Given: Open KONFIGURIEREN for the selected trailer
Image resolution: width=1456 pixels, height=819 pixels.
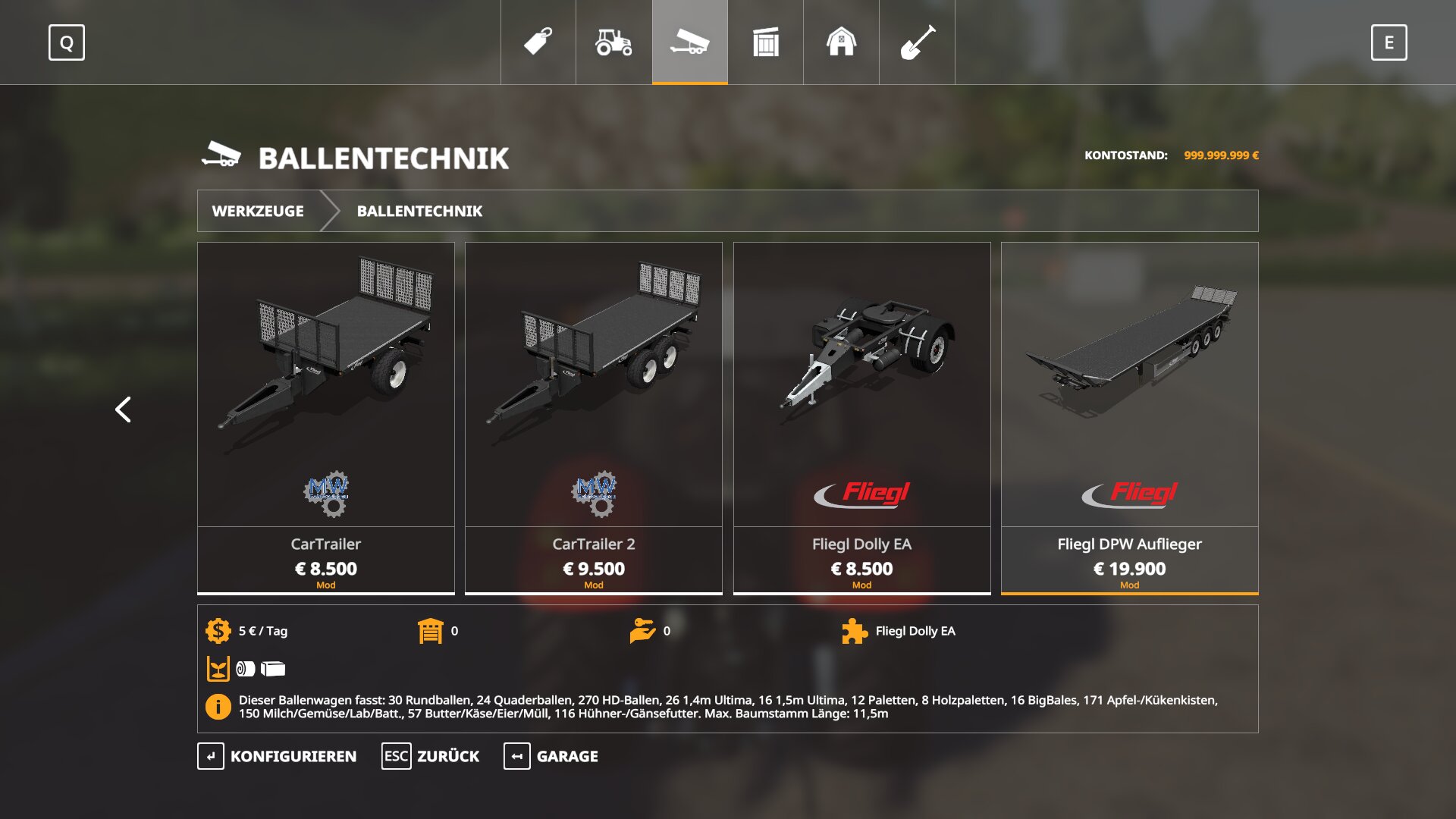Looking at the screenshot, I should [x=278, y=756].
